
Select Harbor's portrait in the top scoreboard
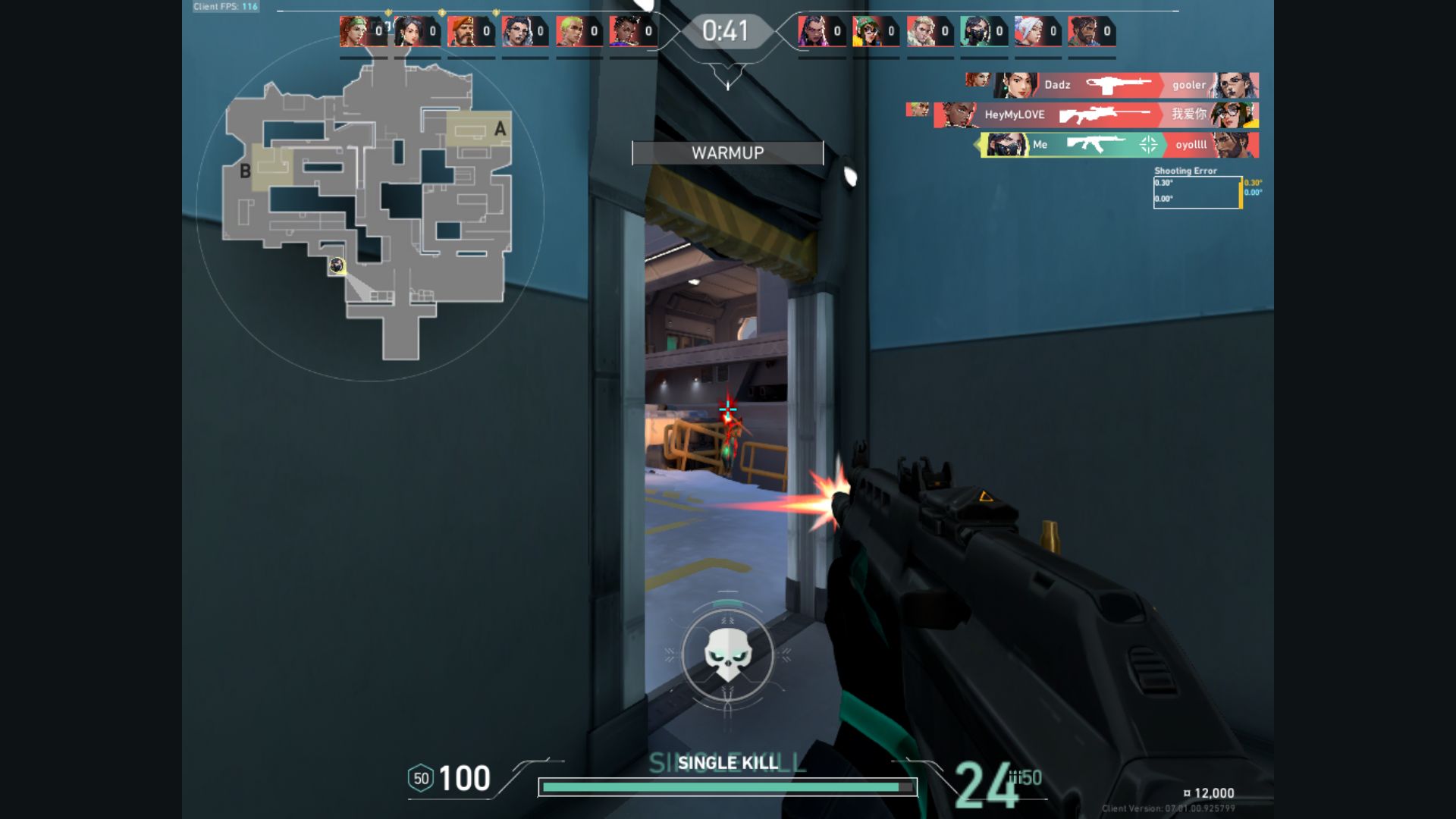click(x=1082, y=32)
